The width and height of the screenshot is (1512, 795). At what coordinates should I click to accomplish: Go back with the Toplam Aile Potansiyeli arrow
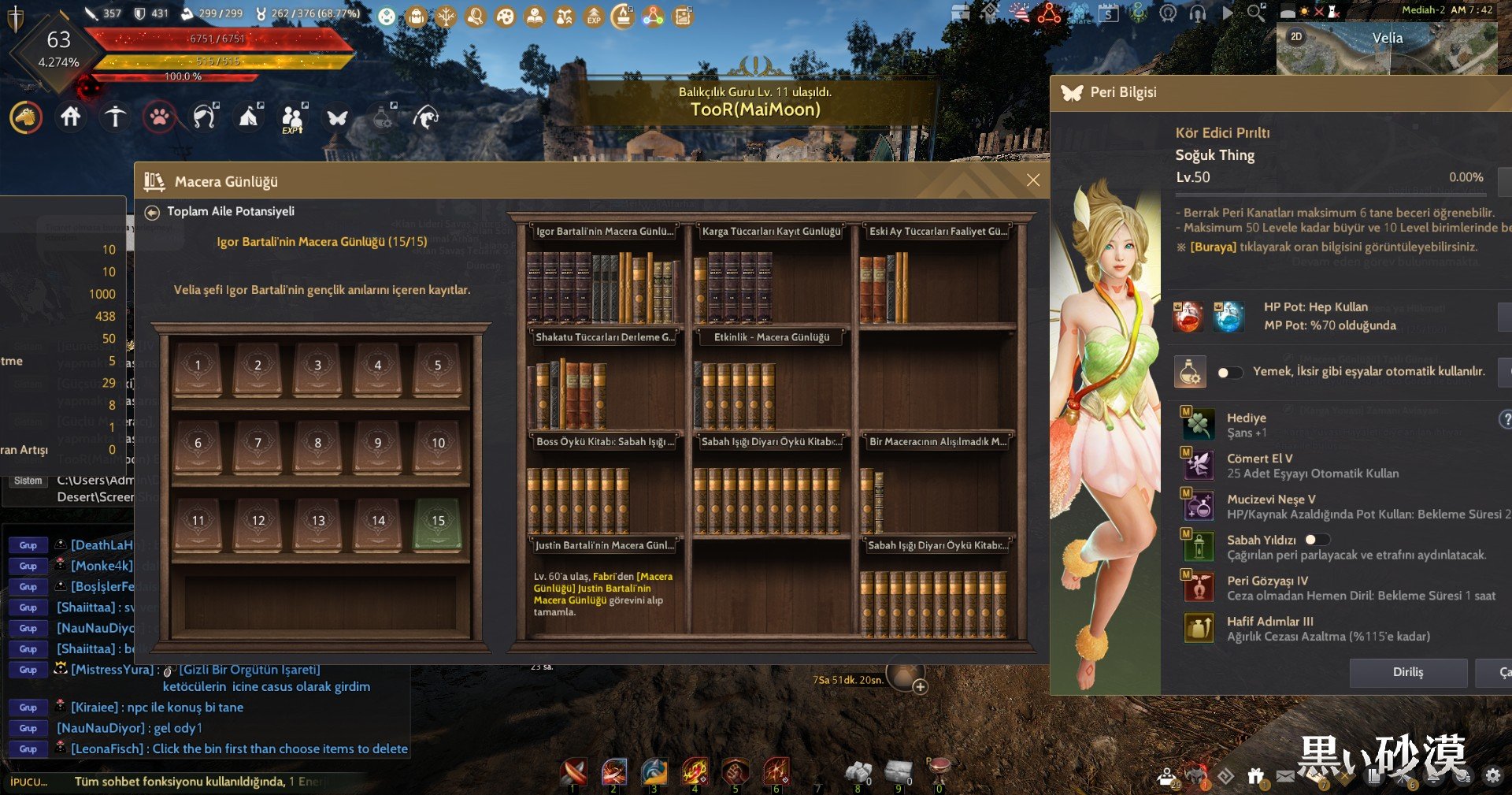click(152, 212)
